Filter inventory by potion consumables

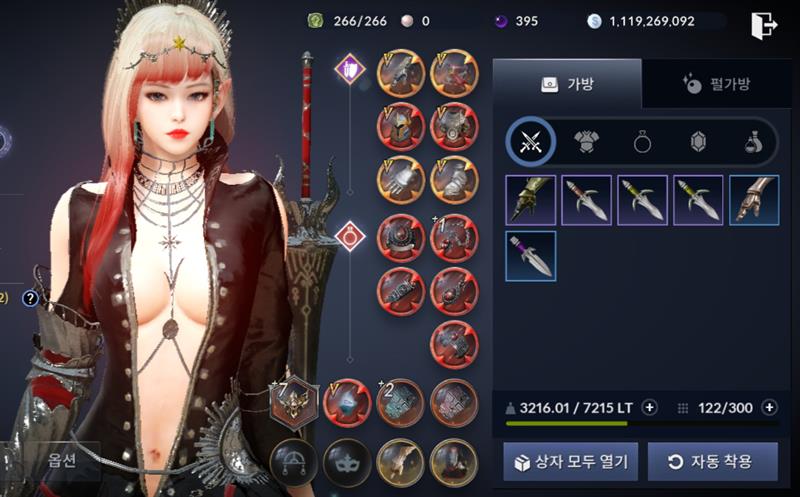tap(754, 142)
